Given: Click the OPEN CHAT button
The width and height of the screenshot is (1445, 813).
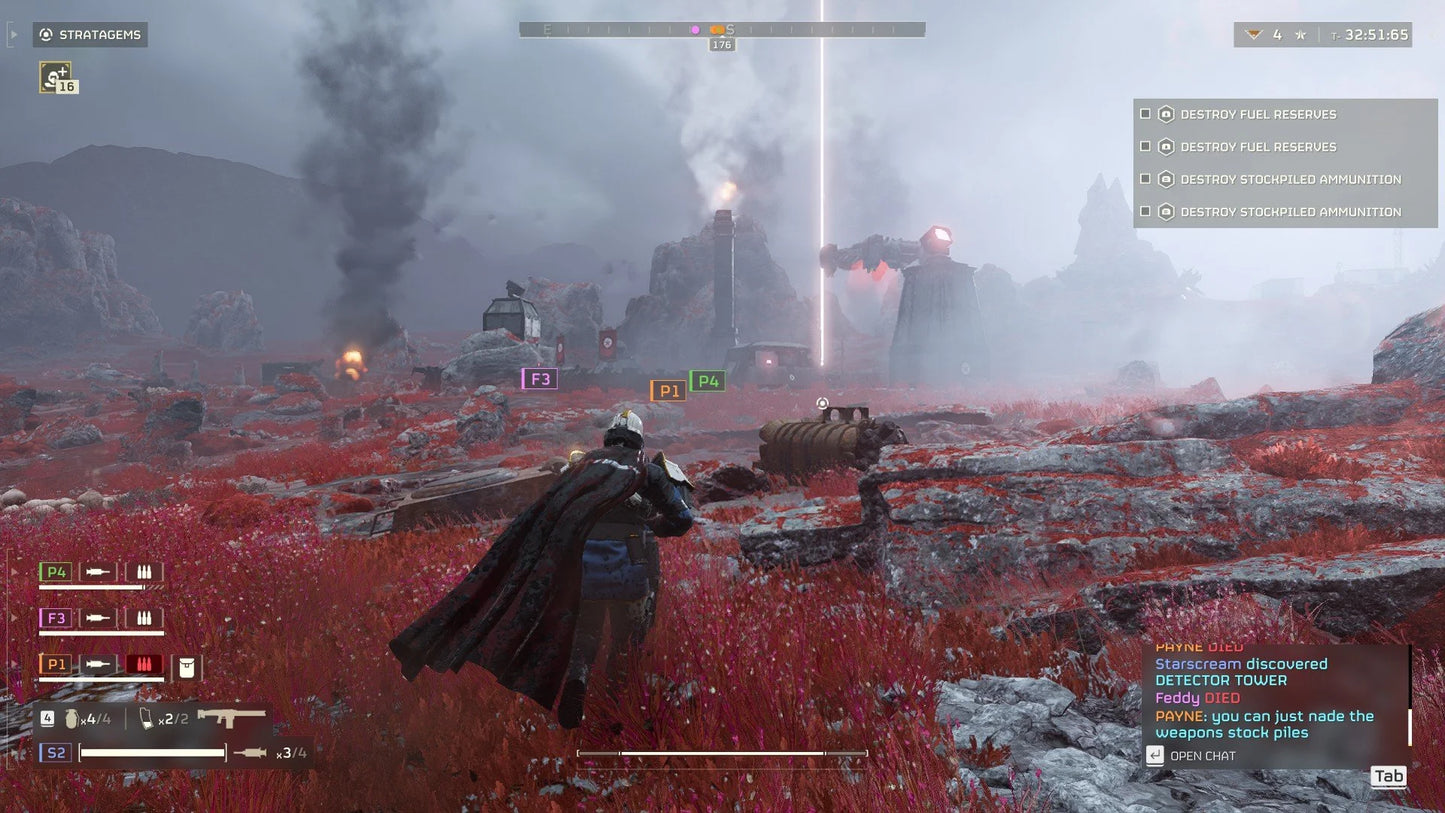Looking at the screenshot, I should click(x=1190, y=756).
